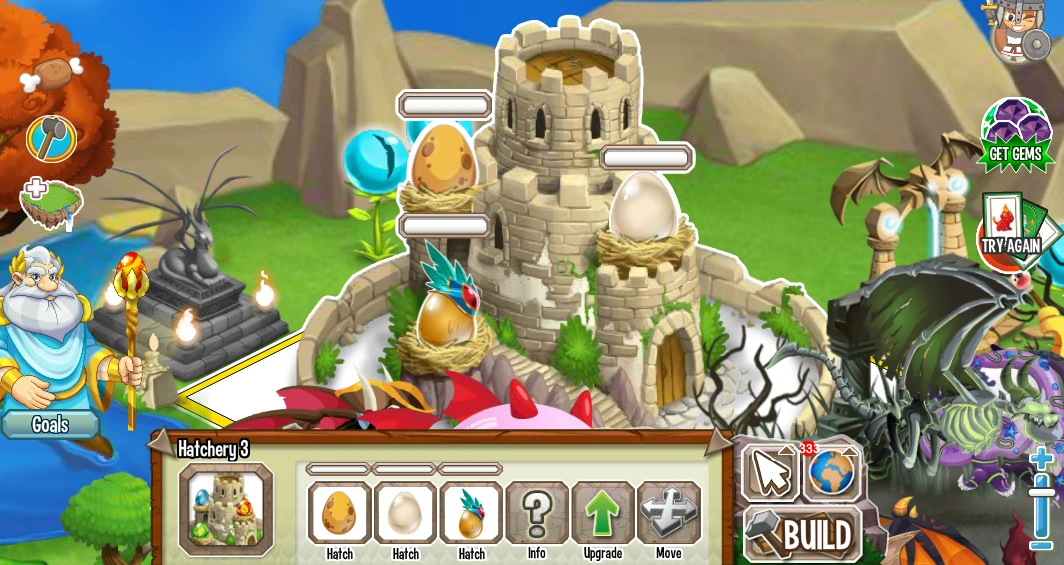Add a new island with plus icon
Screen dimensions: 1064x565
49,200
